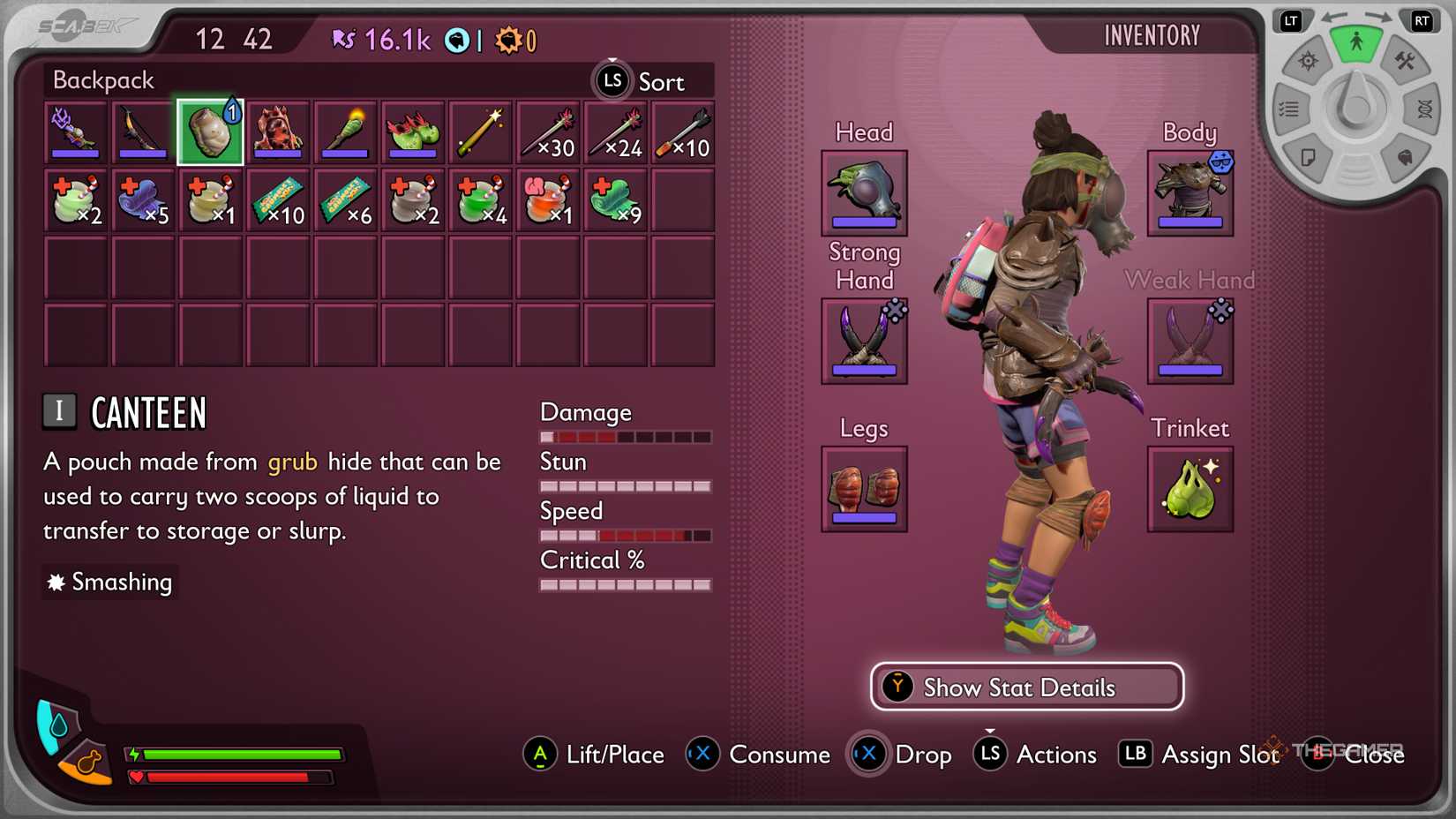Select the torch in the backpack
The width and height of the screenshot is (1456, 819).
[344, 132]
